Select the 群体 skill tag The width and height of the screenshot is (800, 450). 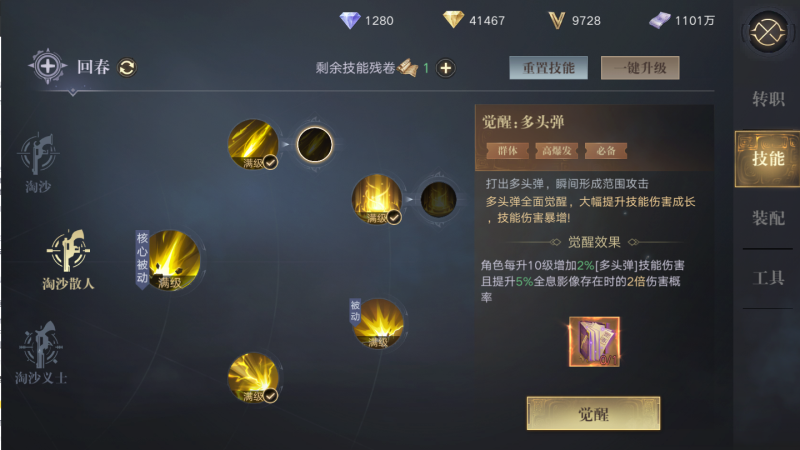point(507,150)
